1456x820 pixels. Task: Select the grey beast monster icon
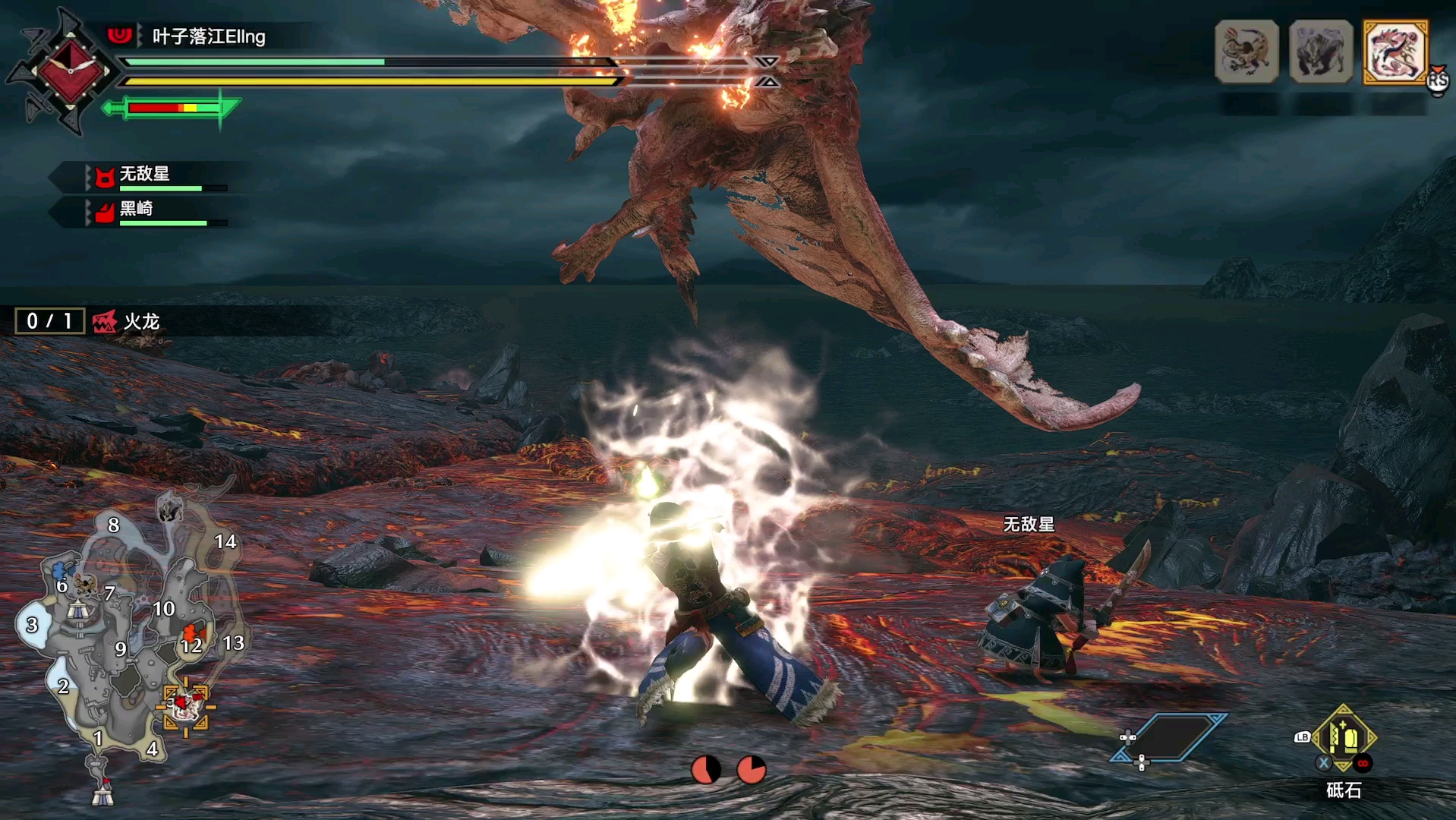1321,52
